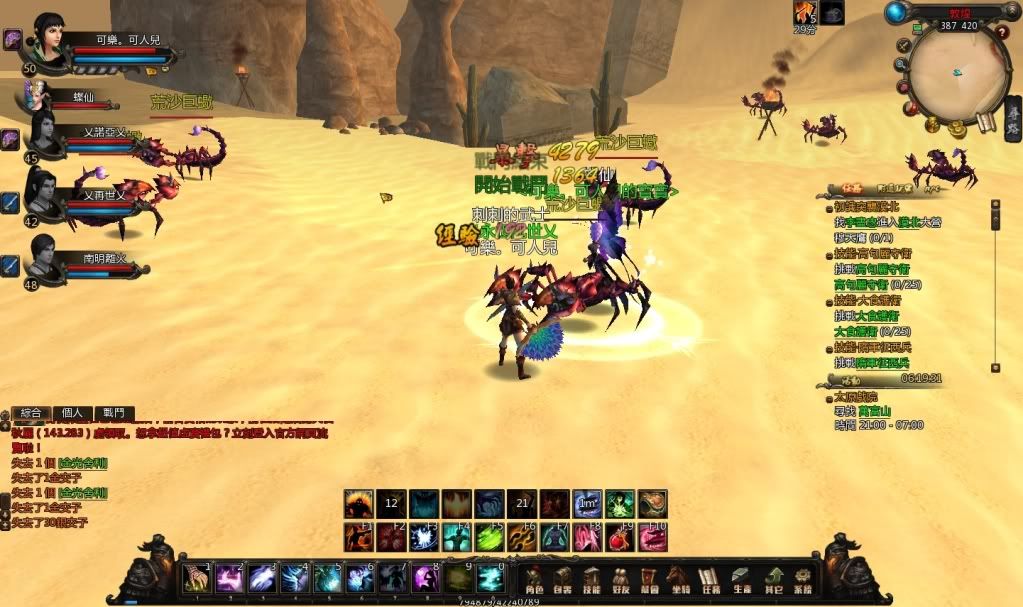Use the red potion in the F9 slot
Screen dimensions: 1023x607
[621, 537]
